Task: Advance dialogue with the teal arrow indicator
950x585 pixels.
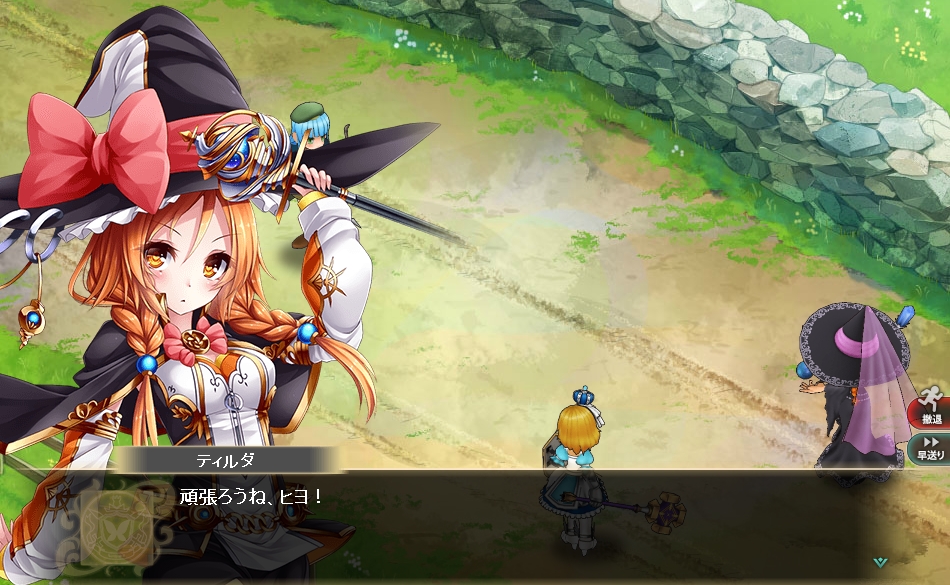Action: [879, 562]
